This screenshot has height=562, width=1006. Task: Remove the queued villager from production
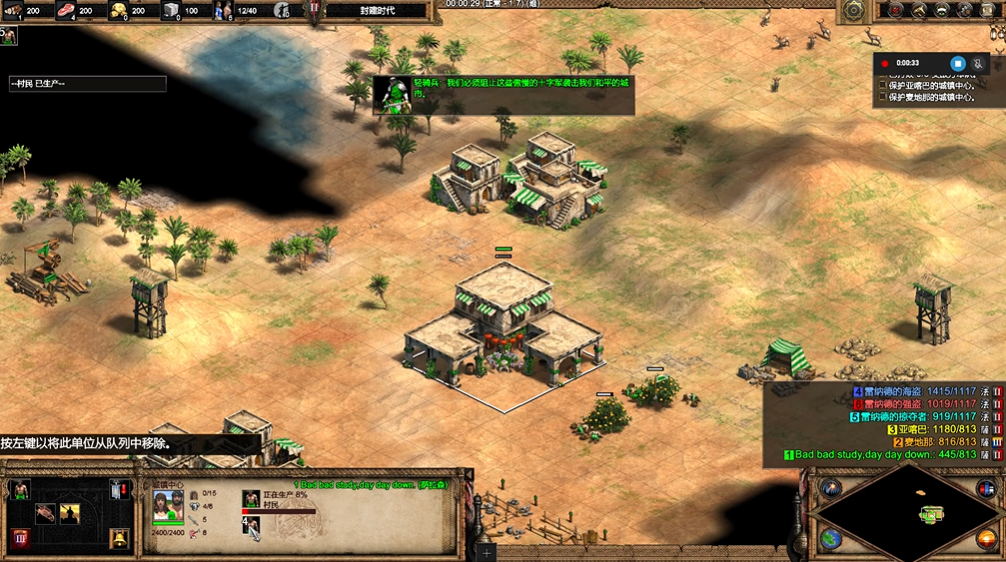click(x=251, y=525)
